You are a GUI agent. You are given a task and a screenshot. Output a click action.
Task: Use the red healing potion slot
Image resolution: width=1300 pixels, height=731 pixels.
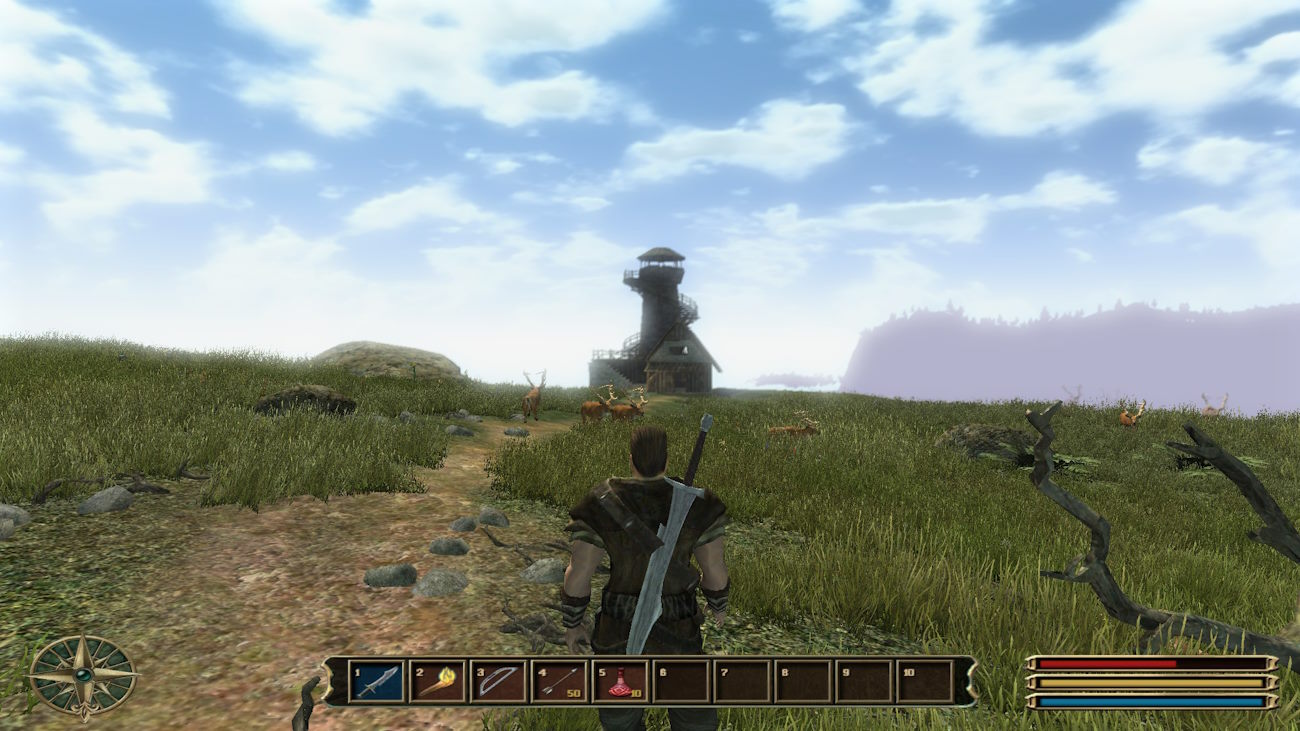tap(620, 682)
